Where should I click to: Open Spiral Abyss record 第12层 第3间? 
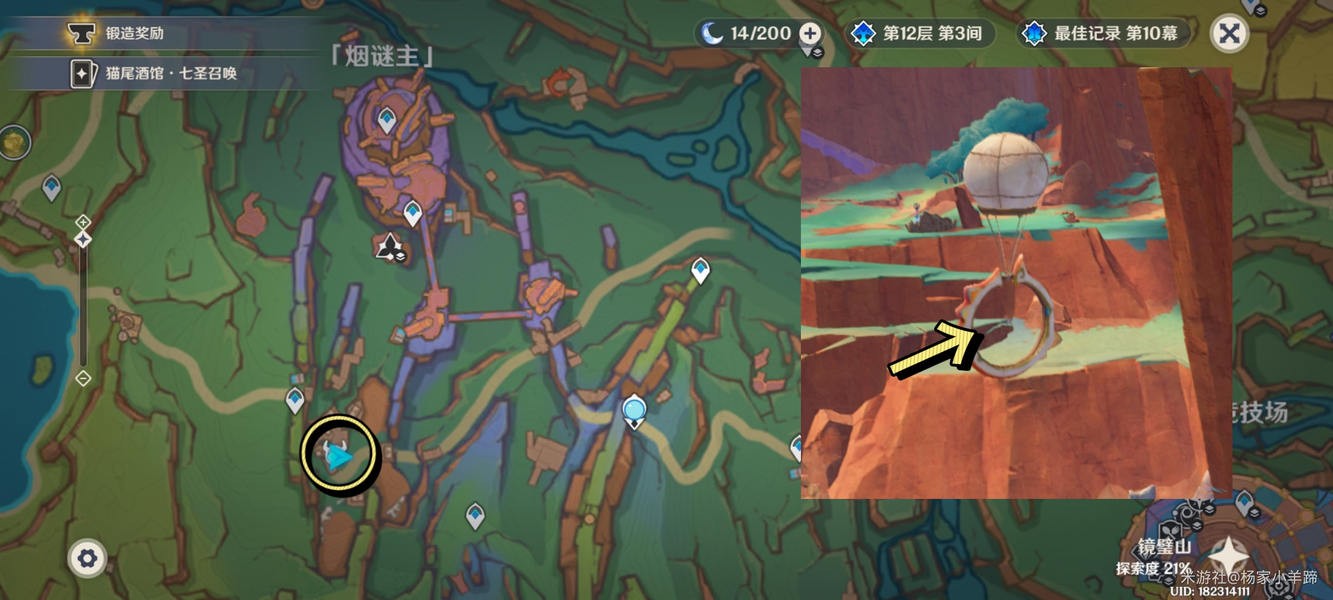point(916,33)
